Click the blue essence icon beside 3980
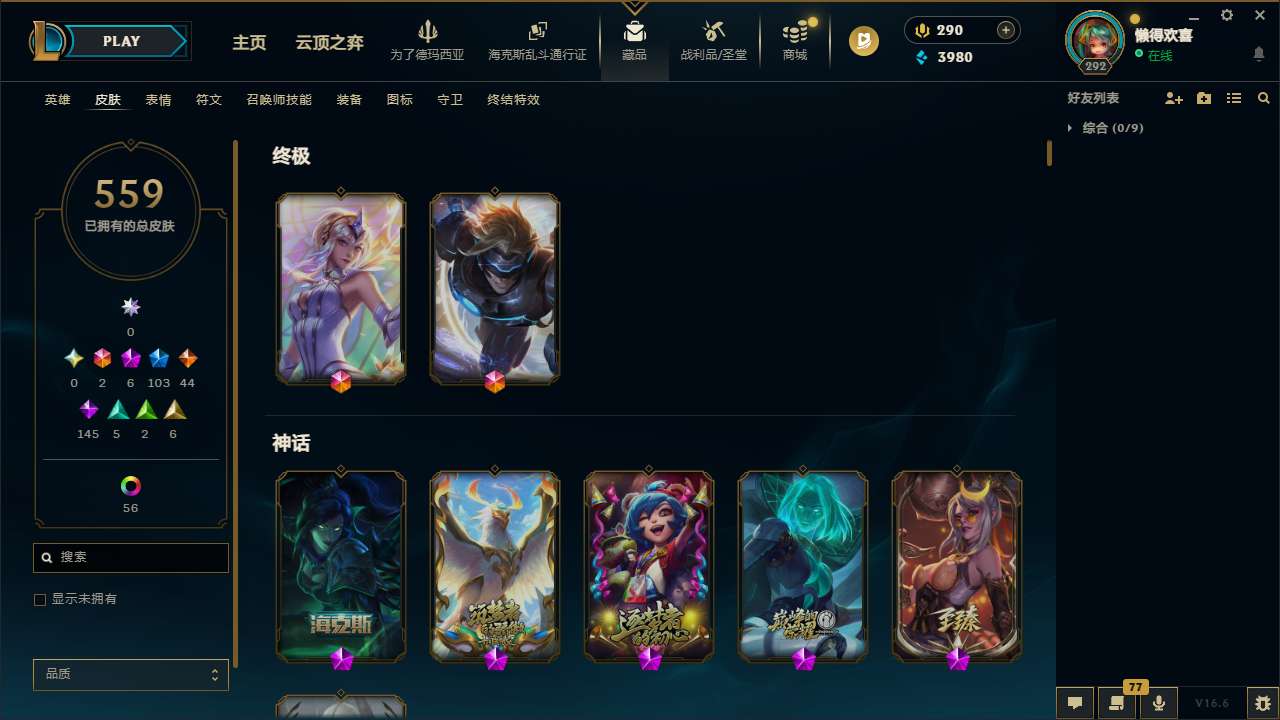The width and height of the screenshot is (1280, 720). 922,58
